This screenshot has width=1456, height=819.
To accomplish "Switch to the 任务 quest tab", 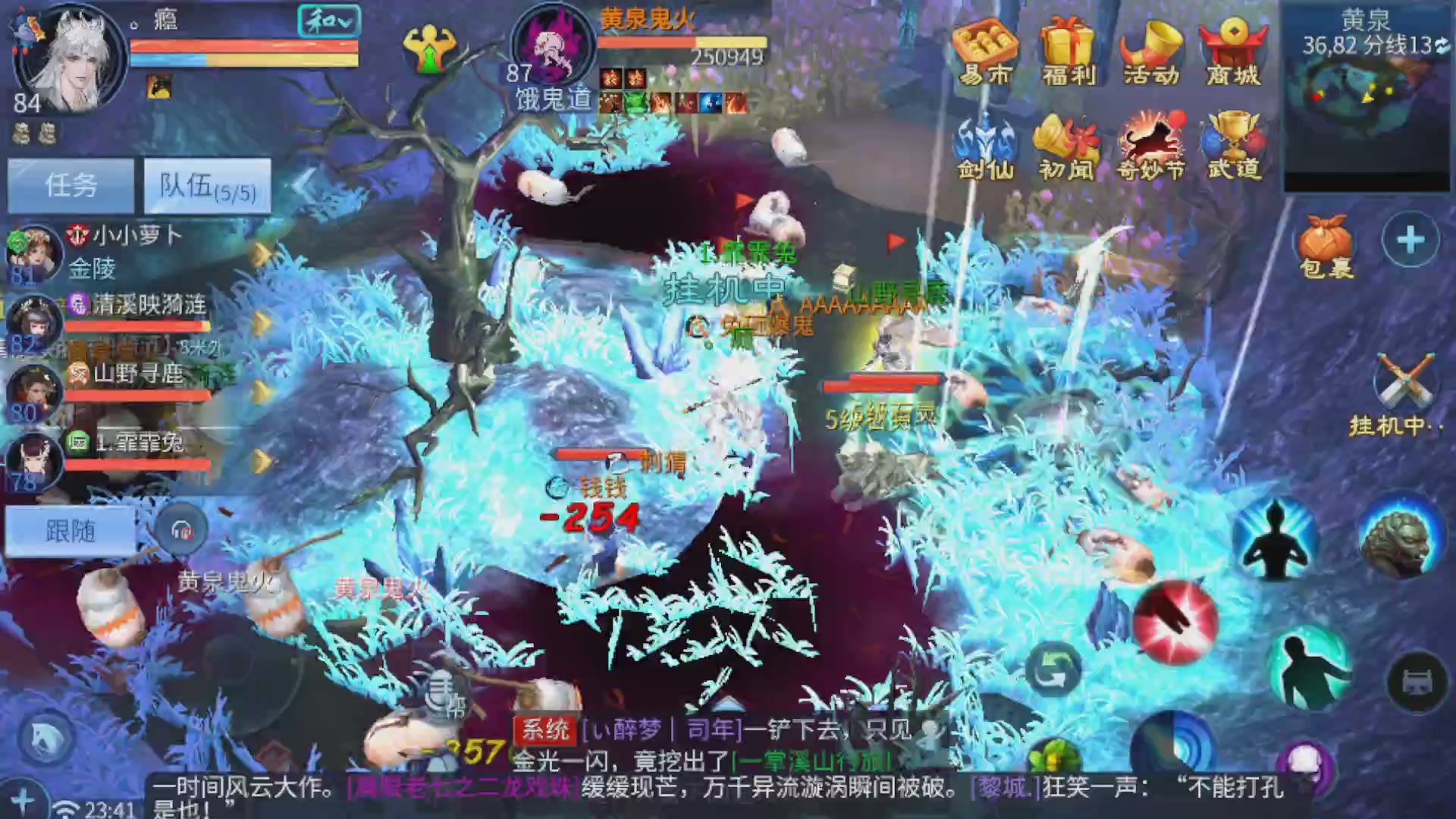I will tap(72, 184).
